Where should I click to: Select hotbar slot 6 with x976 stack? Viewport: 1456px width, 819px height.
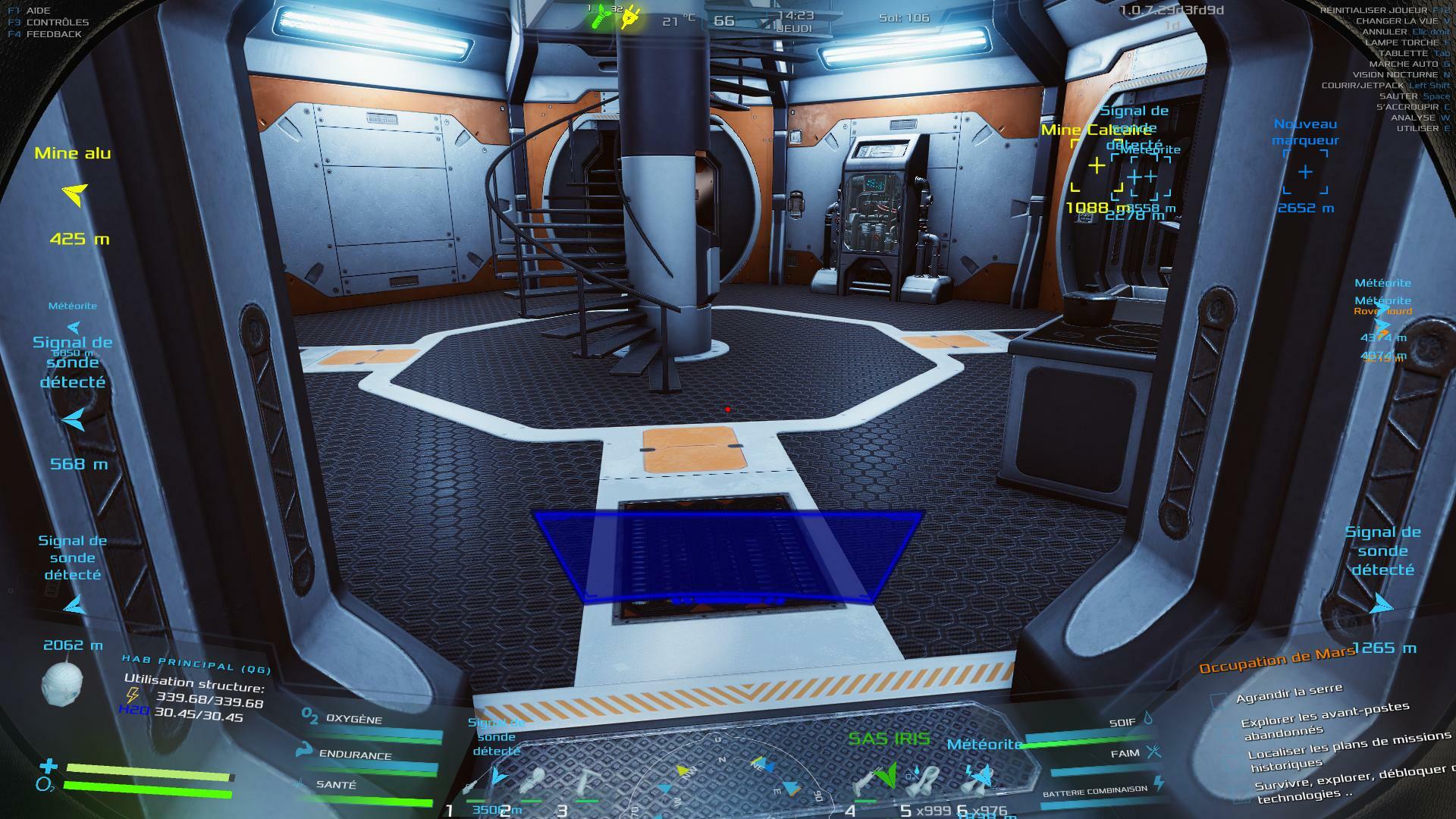click(x=980, y=781)
